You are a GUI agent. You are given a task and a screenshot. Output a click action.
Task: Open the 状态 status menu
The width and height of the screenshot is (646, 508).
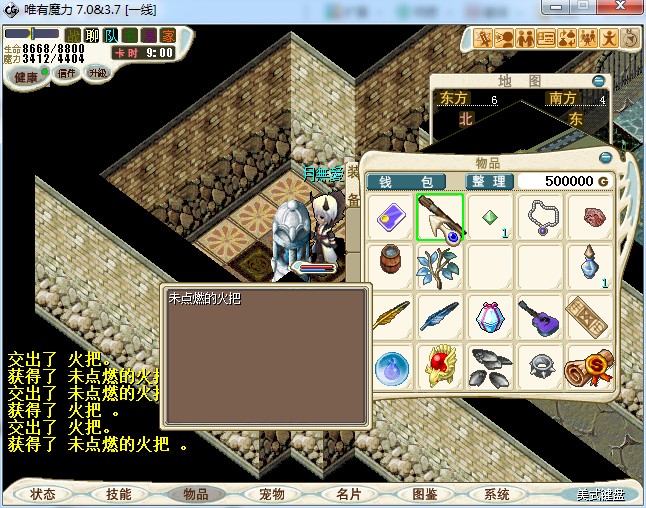(43, 494)
